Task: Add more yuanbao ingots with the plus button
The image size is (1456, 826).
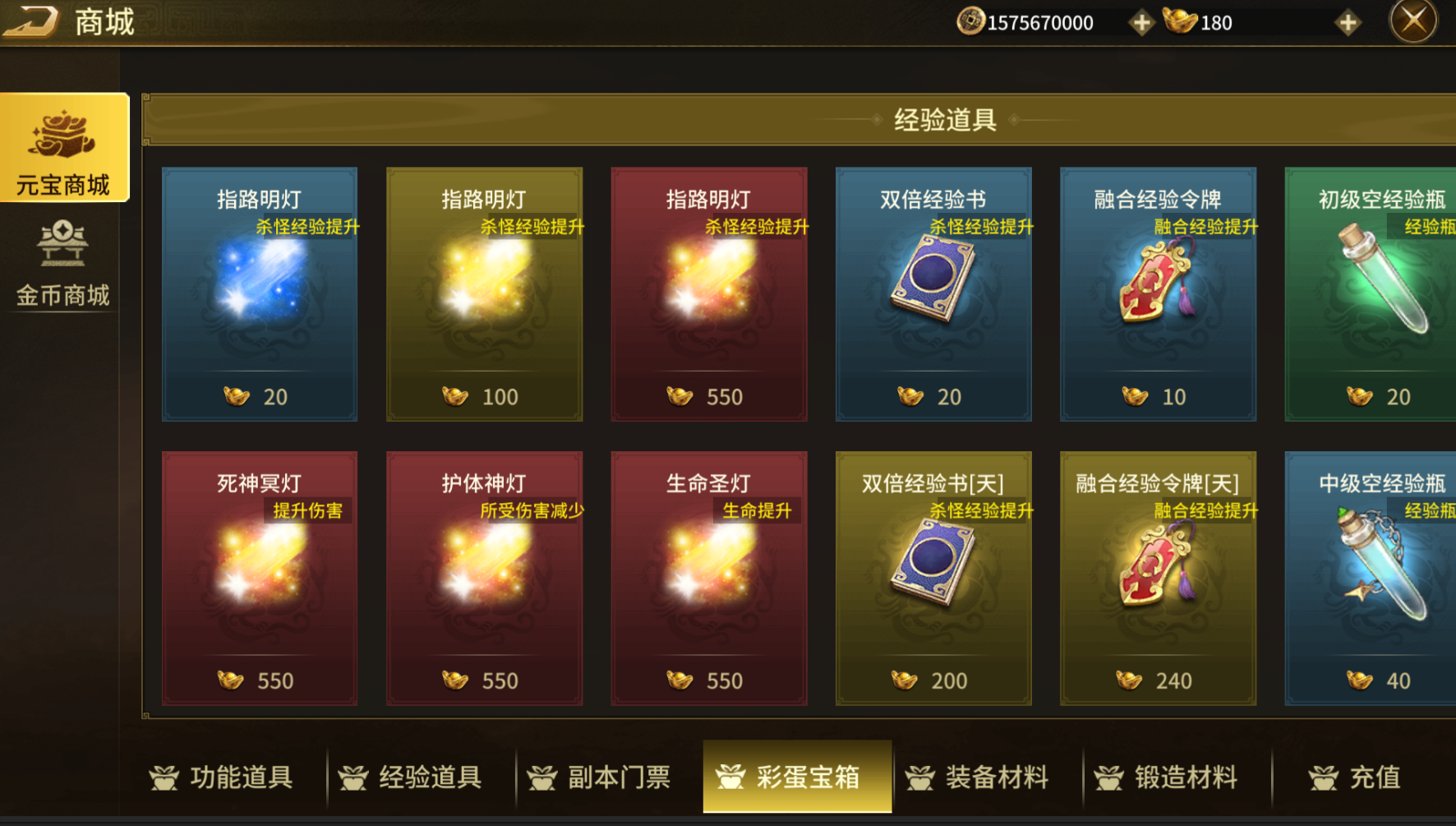Action: click(1348, 23)
